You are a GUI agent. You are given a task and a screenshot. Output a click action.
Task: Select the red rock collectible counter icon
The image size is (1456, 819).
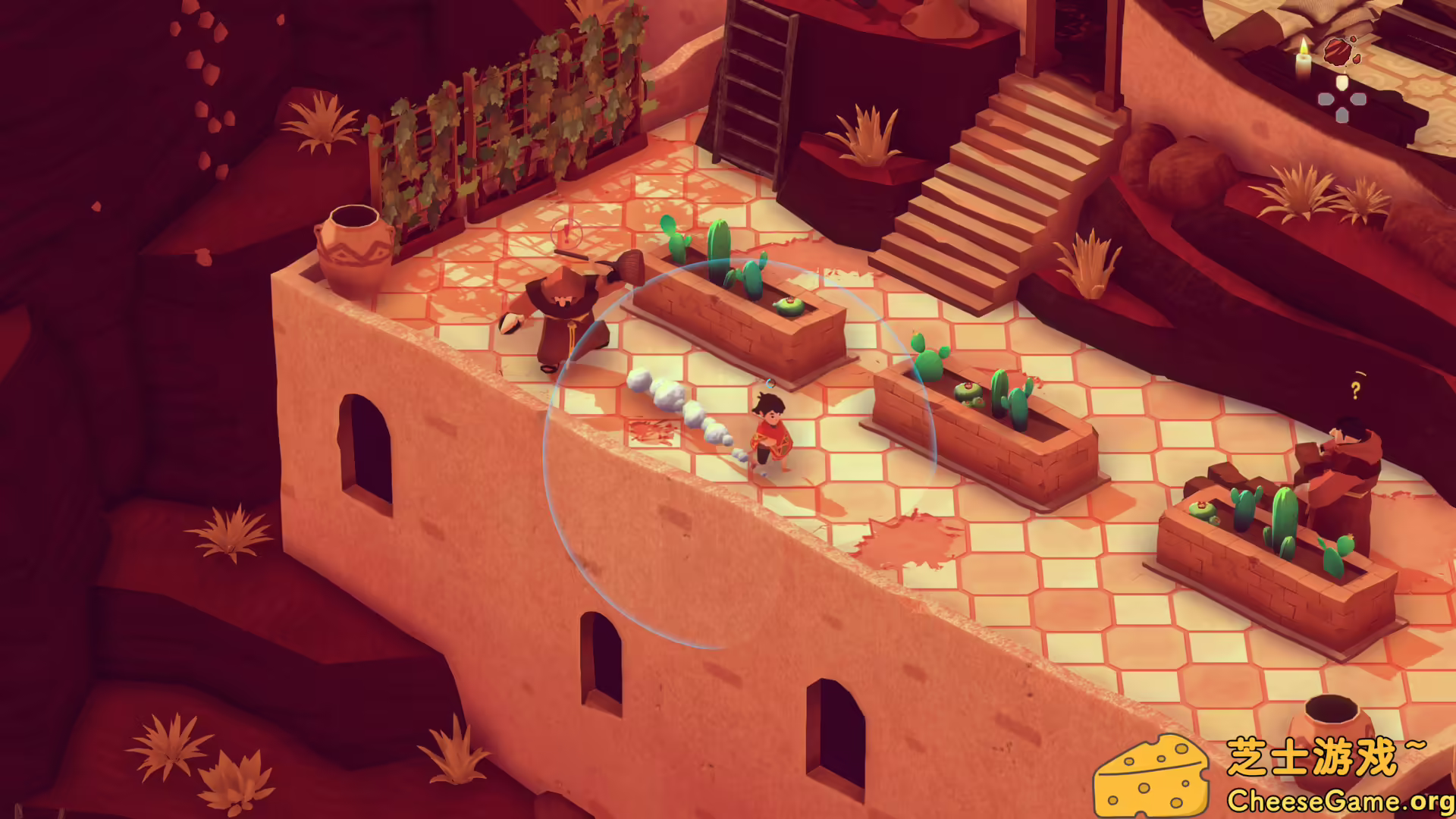(x=1338, y=52)
